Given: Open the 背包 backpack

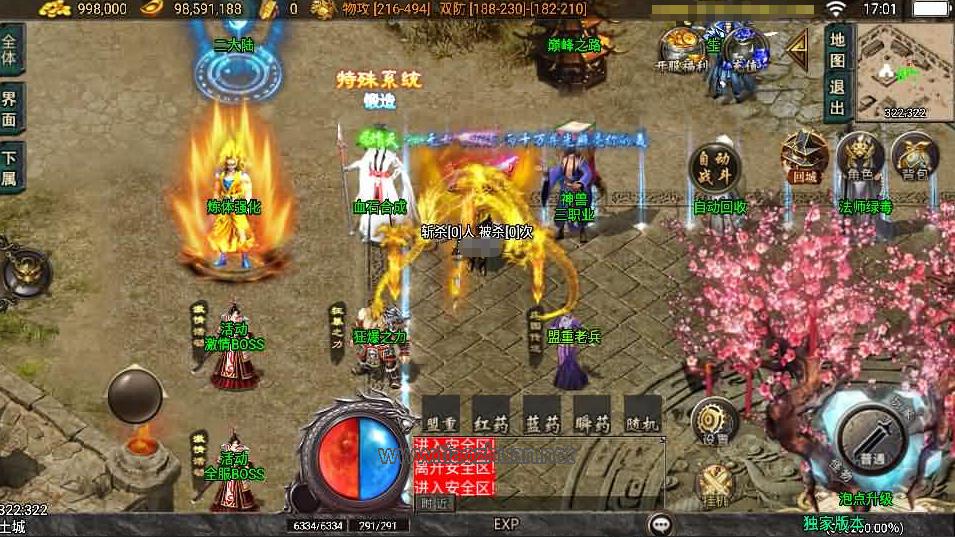Looking at the screenshot, I should tap(914, 157).
